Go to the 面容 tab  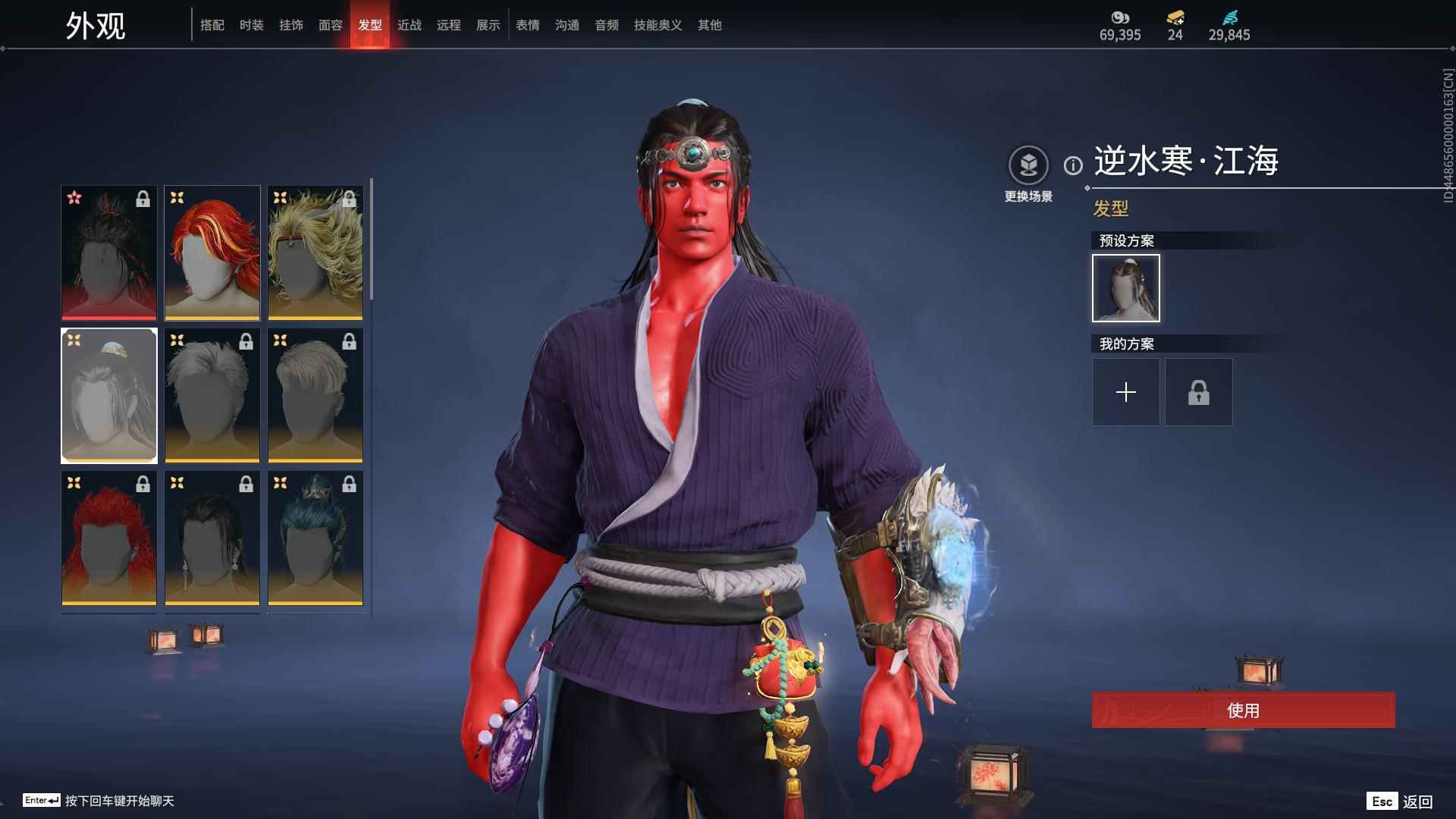click(x=331, y=25)
